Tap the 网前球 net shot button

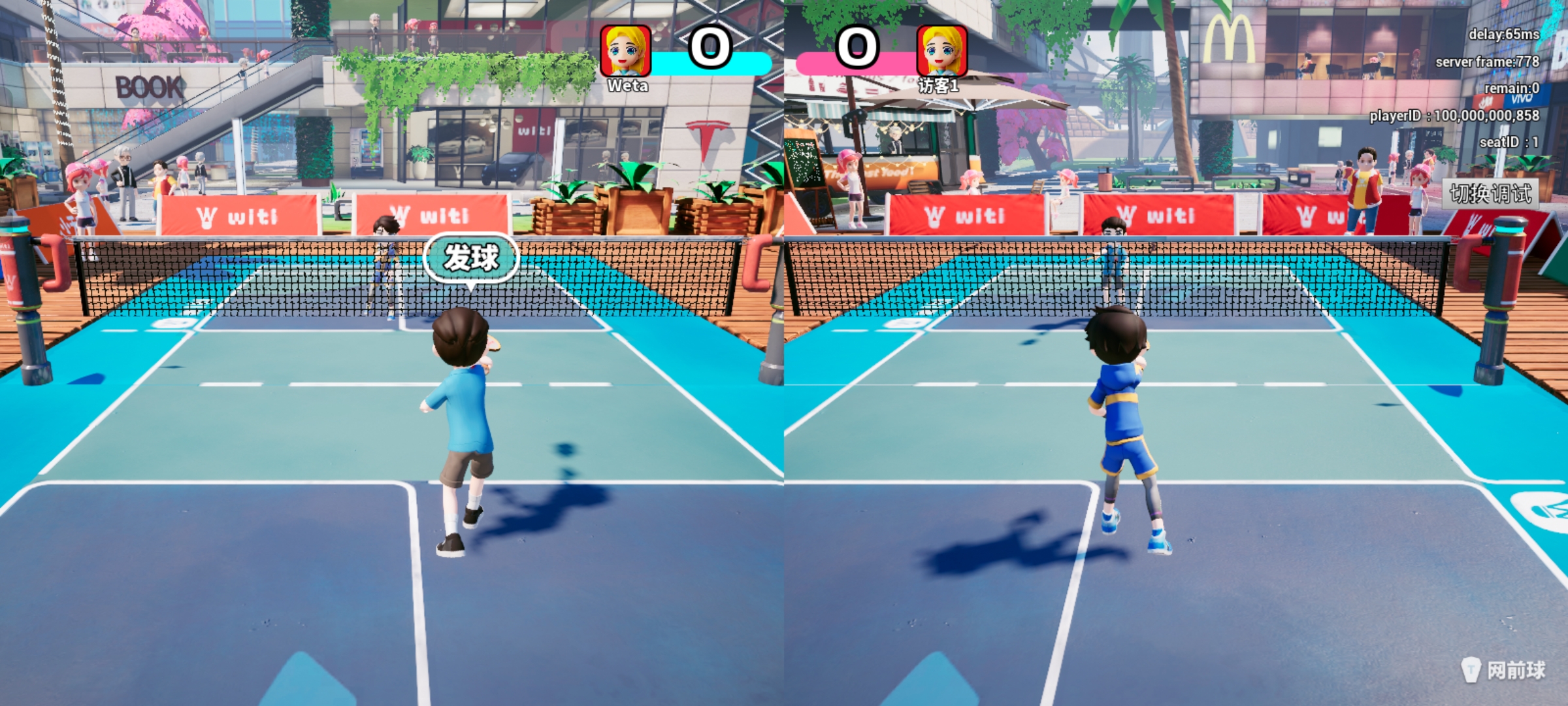tap(1504, 669)
